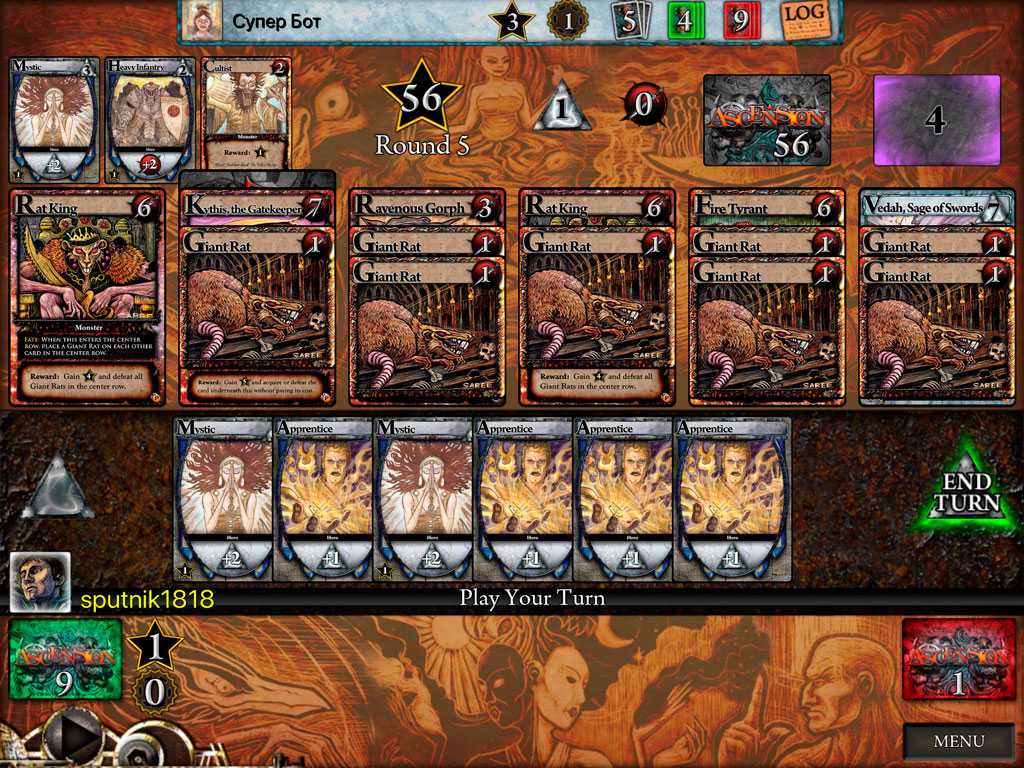Open the game LOG
Viewport: 1024px width, 768px height.
click(x=809, y=20)
